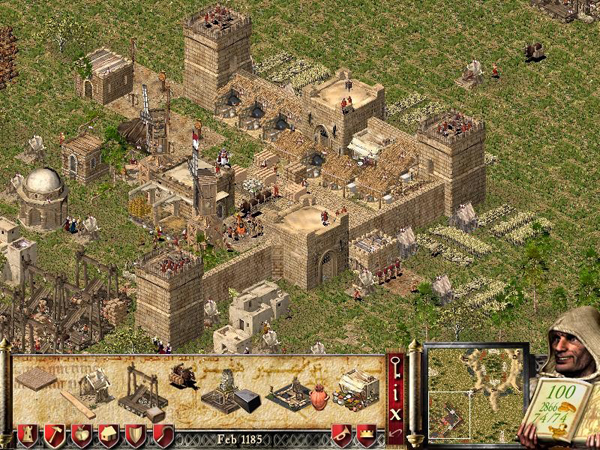Select the stockpile building
The width and height of the screenshot is (600, 450).
(37, 380)
